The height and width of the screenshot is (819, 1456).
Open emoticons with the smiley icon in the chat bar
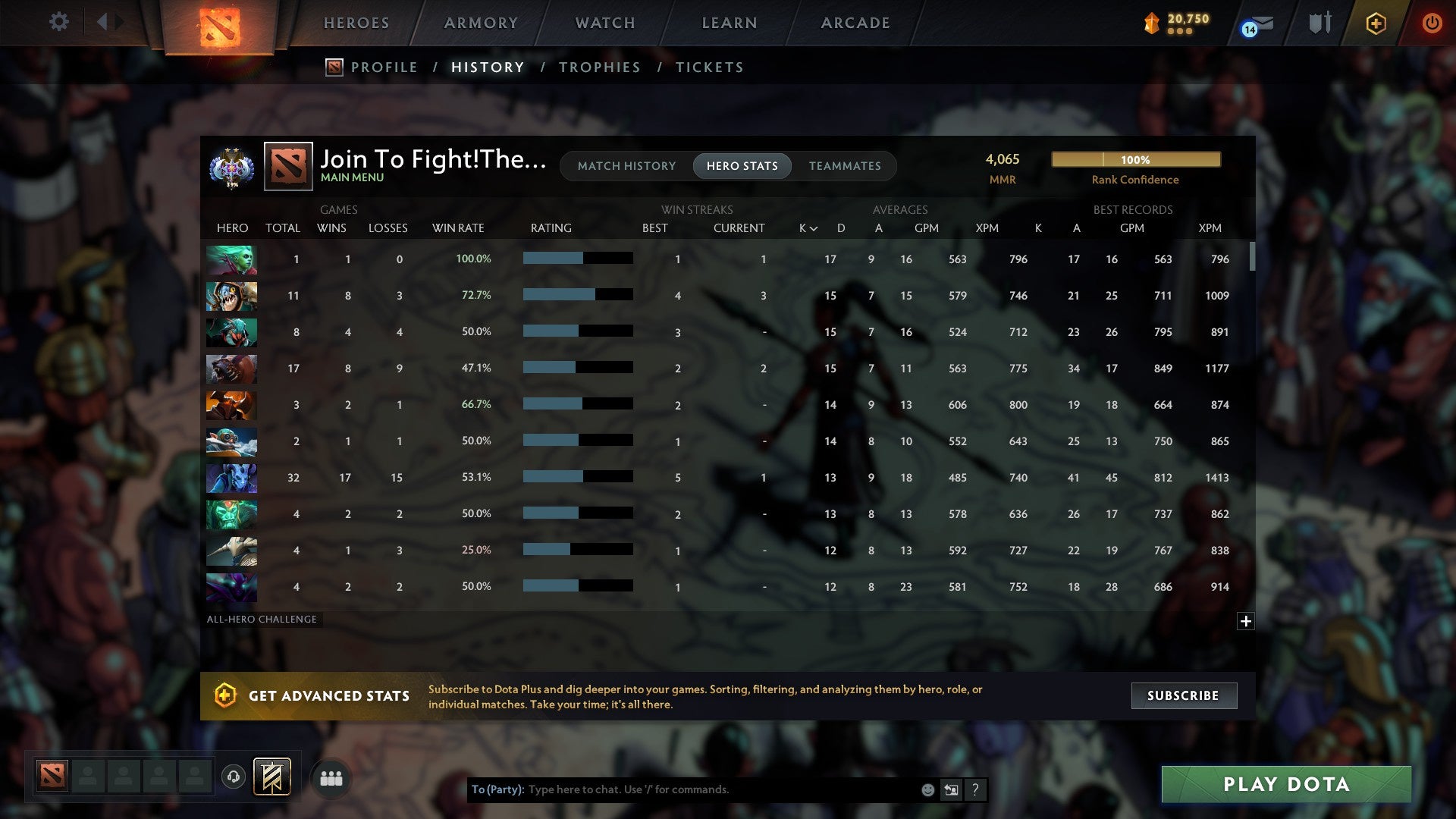point(927,789)
